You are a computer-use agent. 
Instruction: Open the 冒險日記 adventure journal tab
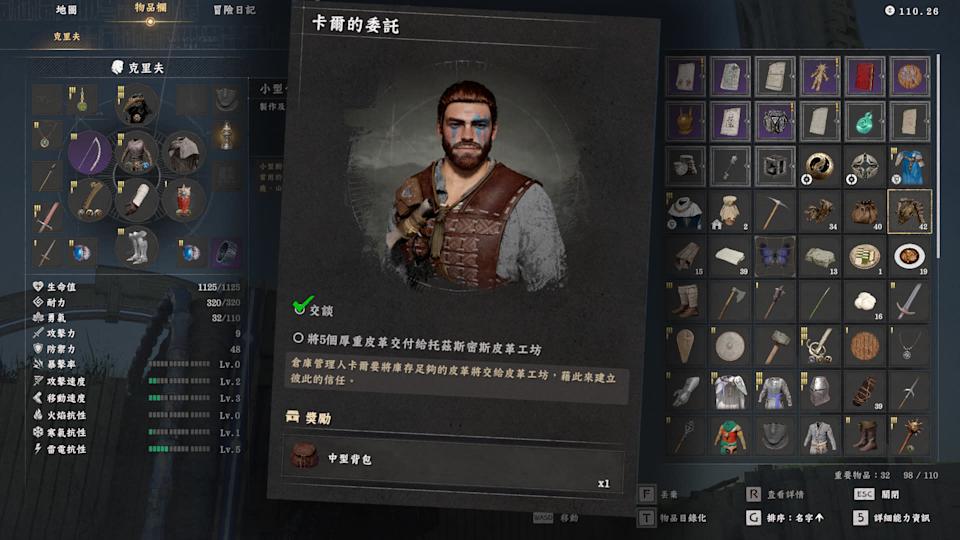233,10
